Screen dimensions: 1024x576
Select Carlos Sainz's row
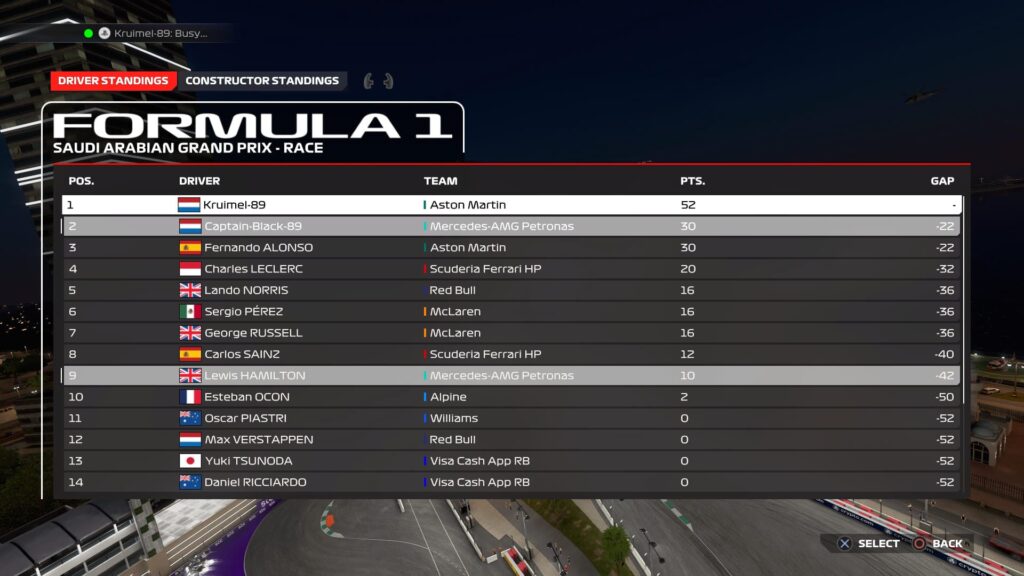click(511, 354)
